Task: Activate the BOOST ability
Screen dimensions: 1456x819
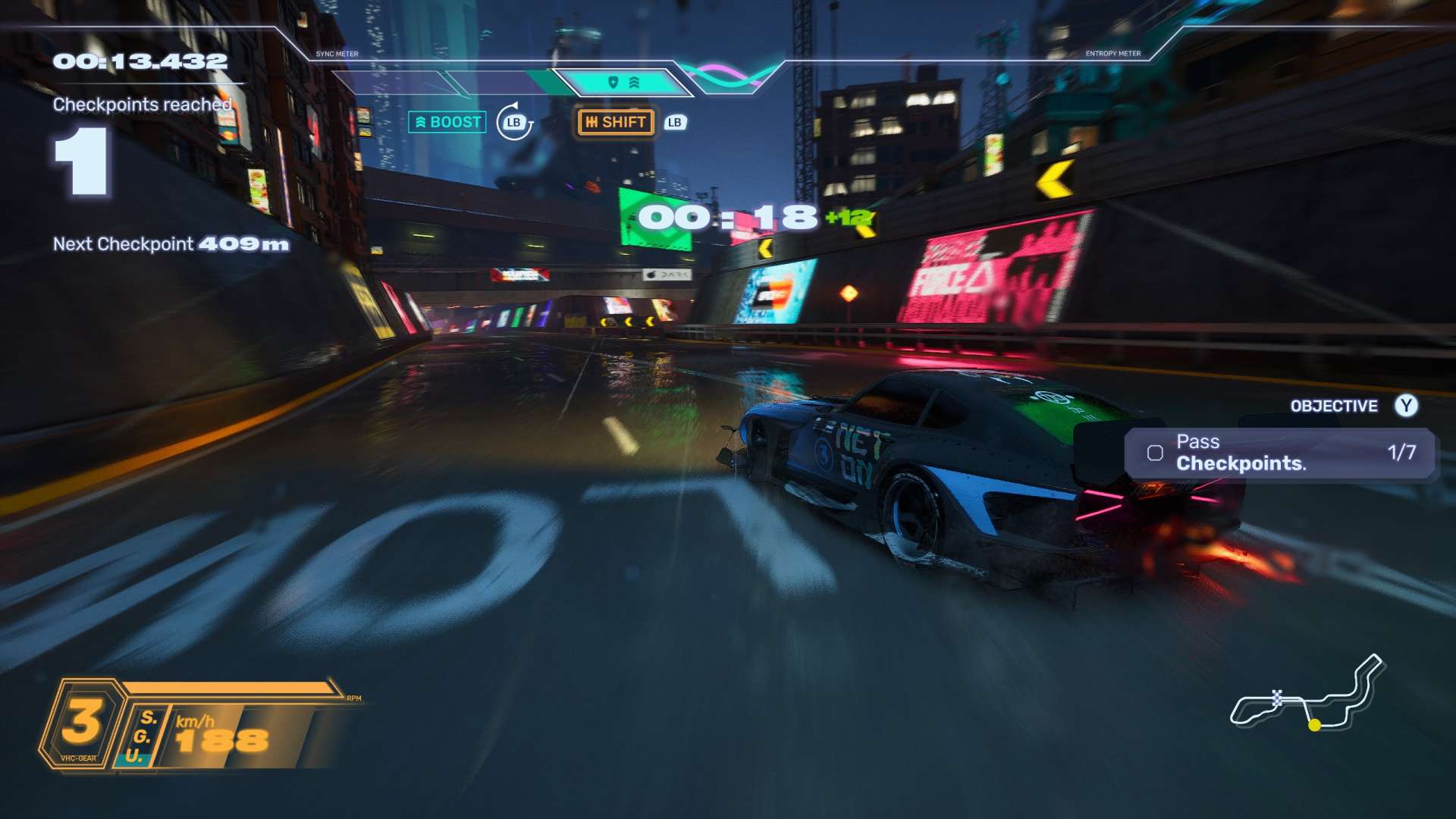Action: click(447, 122)
